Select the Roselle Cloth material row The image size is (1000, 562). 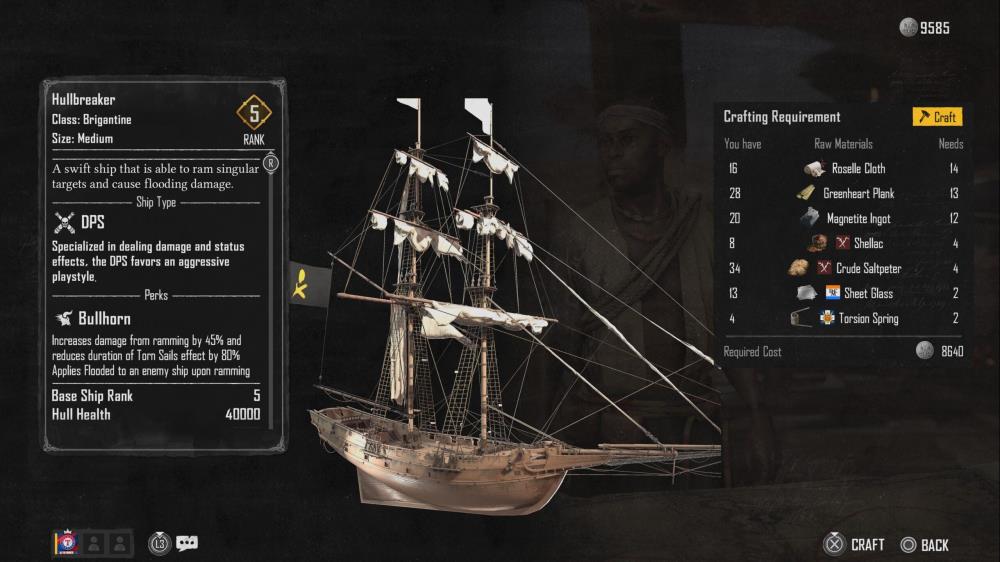[857, 169]
